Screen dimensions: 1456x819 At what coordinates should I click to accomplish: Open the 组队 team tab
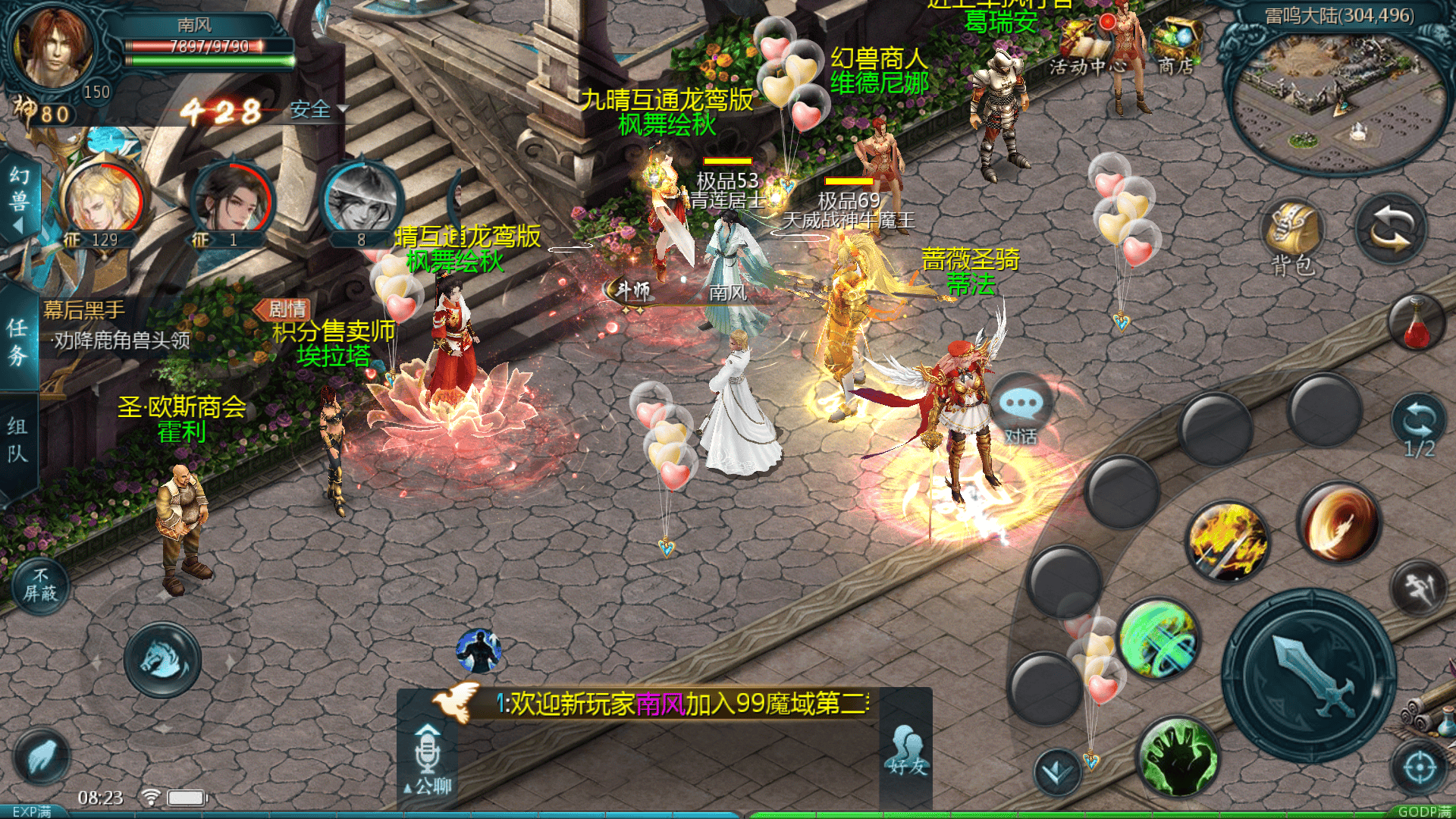pos(18,440)
